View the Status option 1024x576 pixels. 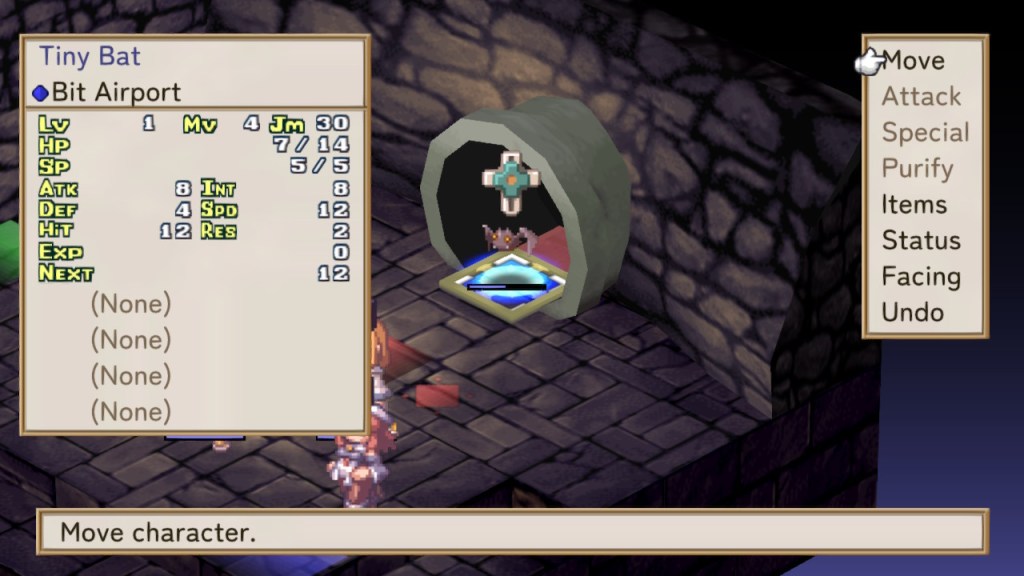(x=920, y=241)
